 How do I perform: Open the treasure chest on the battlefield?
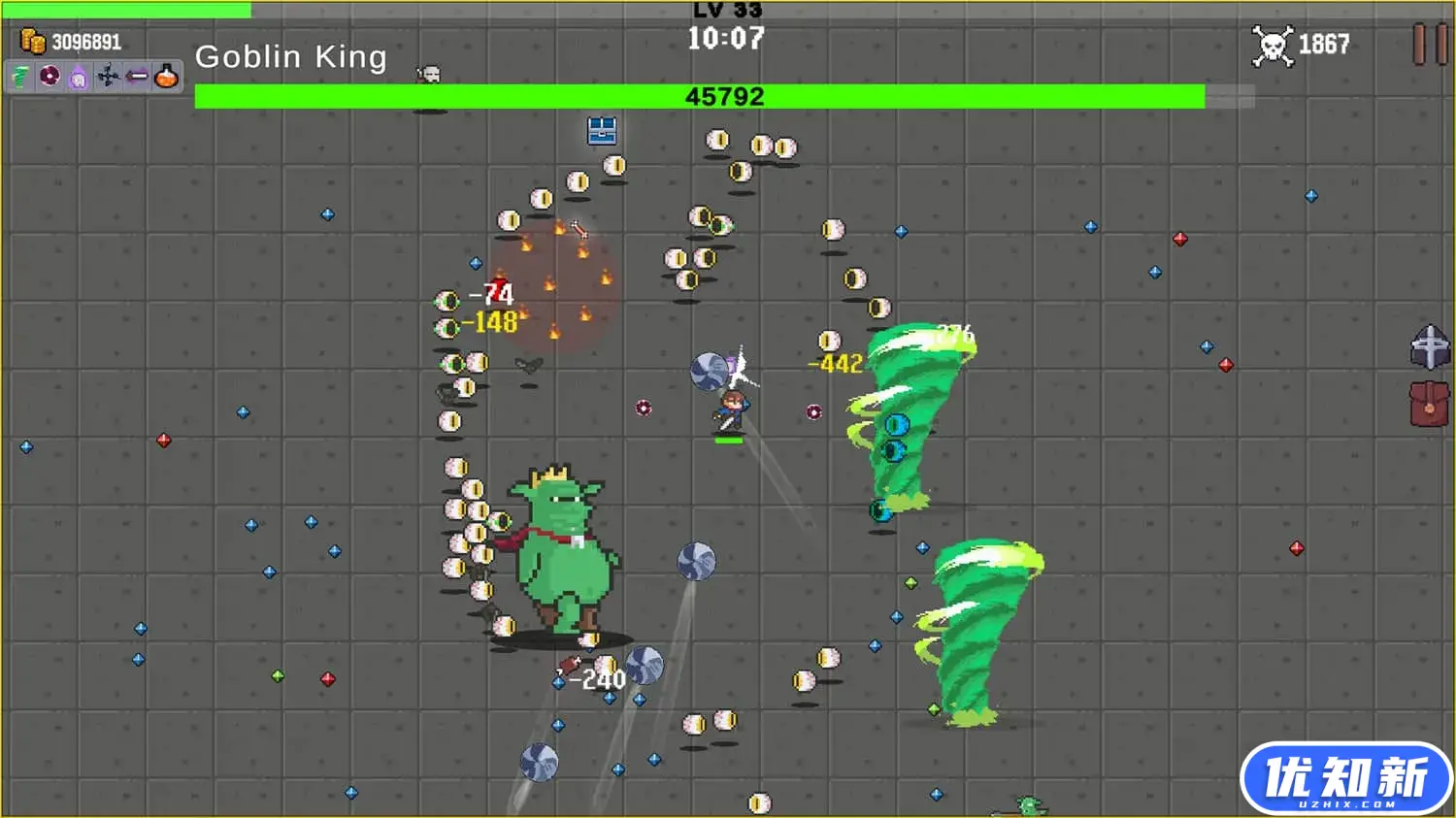tap(604, 132)
